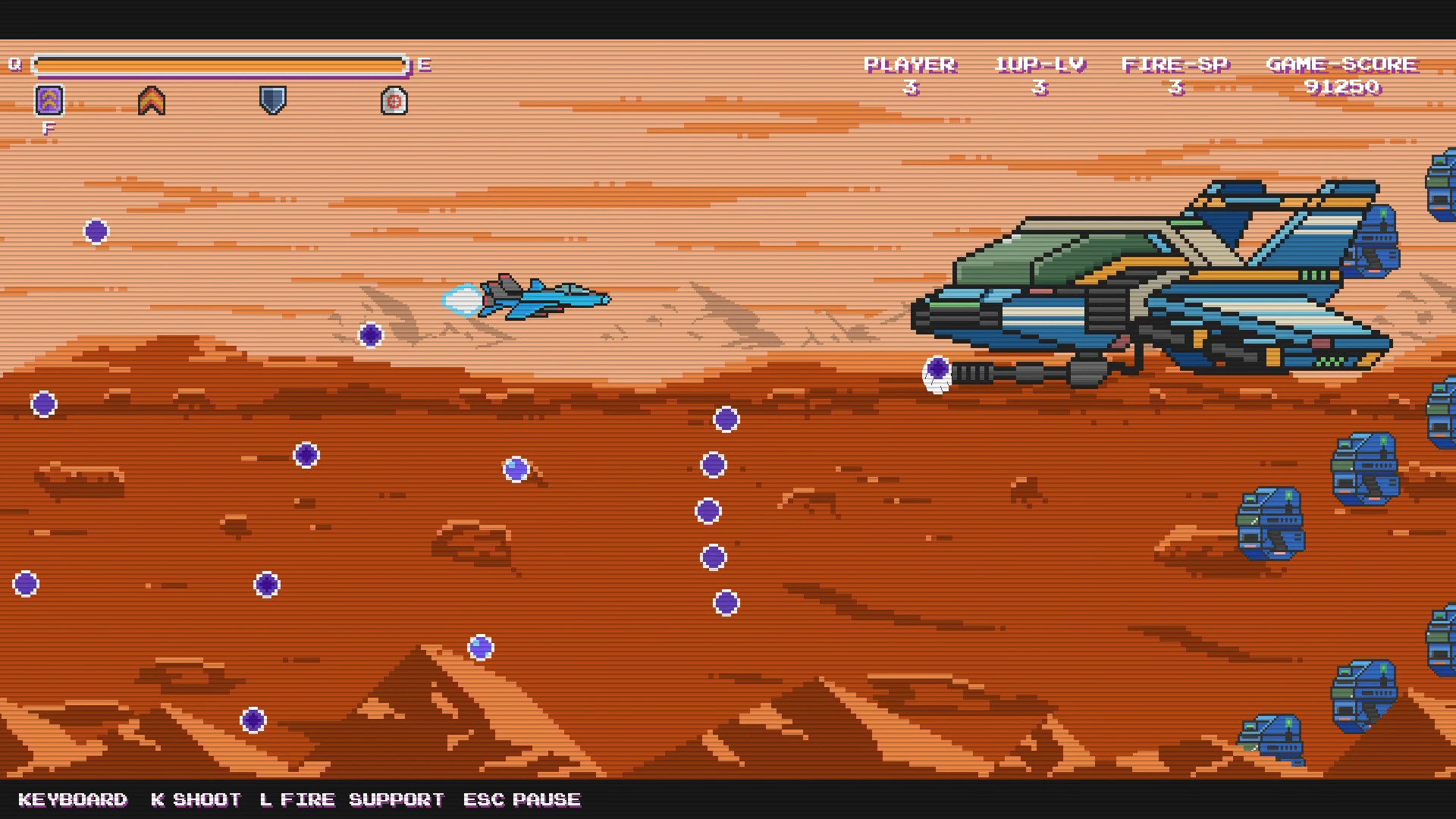
Task: Click the FIRE-SP stat showing 3
Action: [1176, 74]
